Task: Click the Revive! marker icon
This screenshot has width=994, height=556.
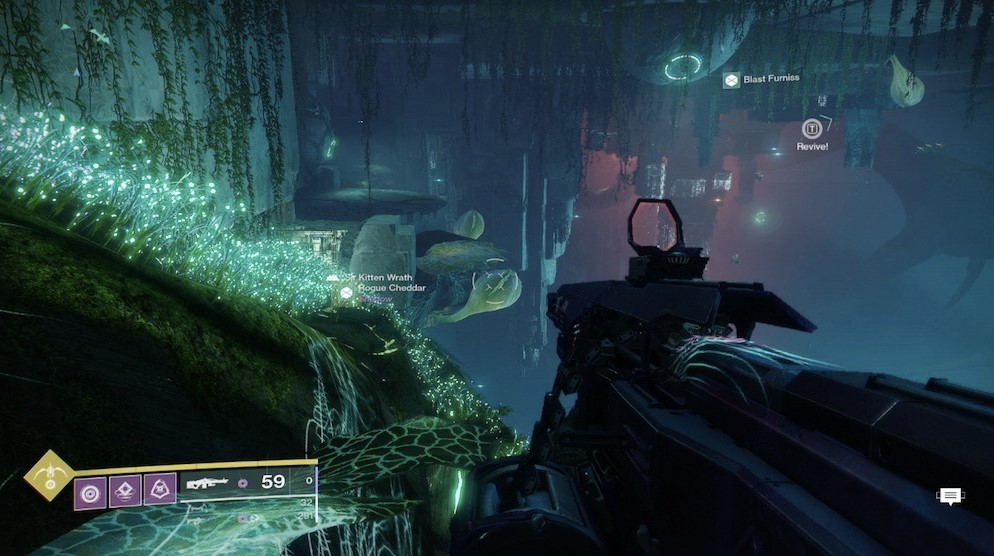Action: 812,128
